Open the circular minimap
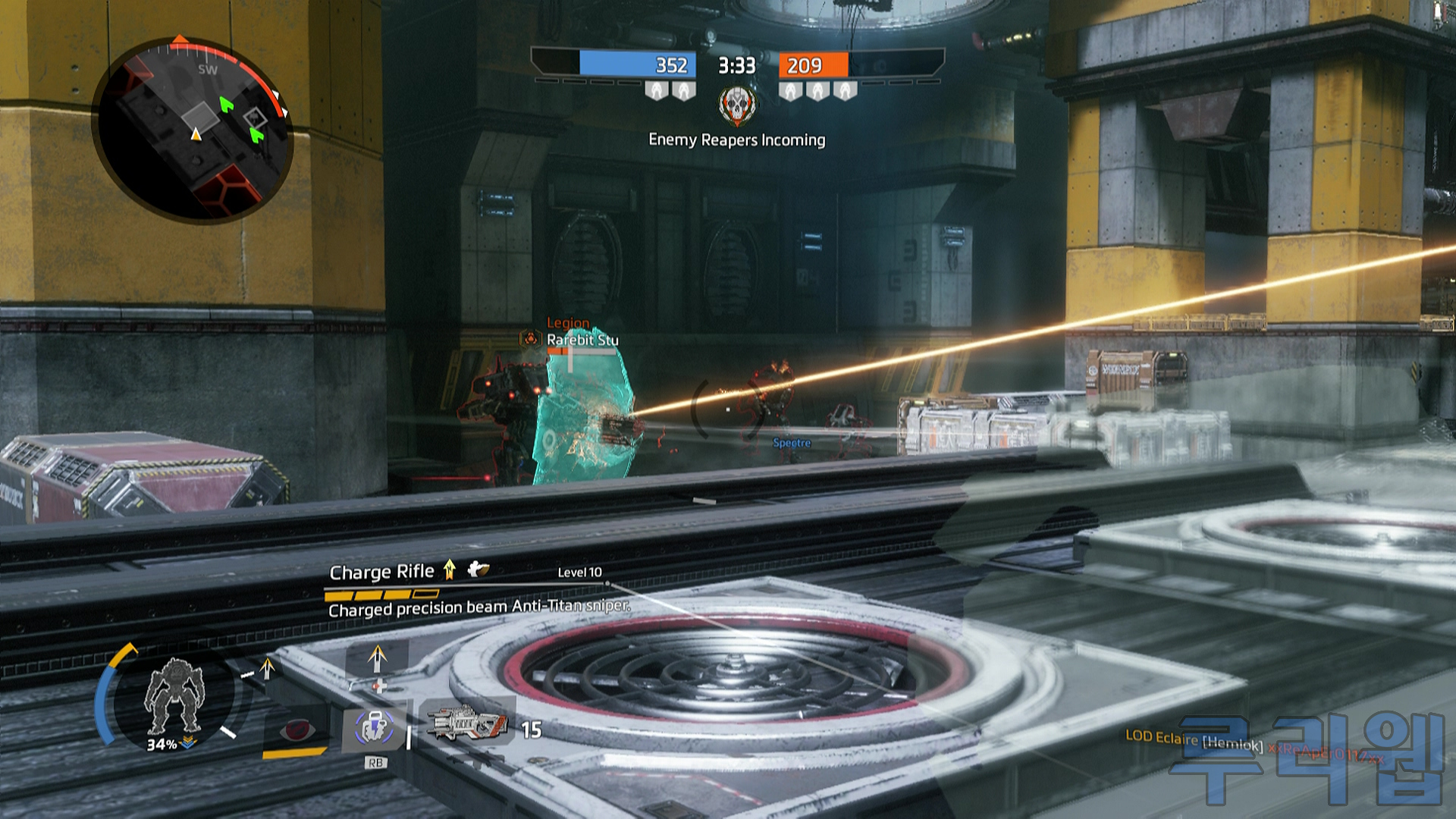This screenshot has height=819, width=1456. pyautogui.click(x=193, y=130)
